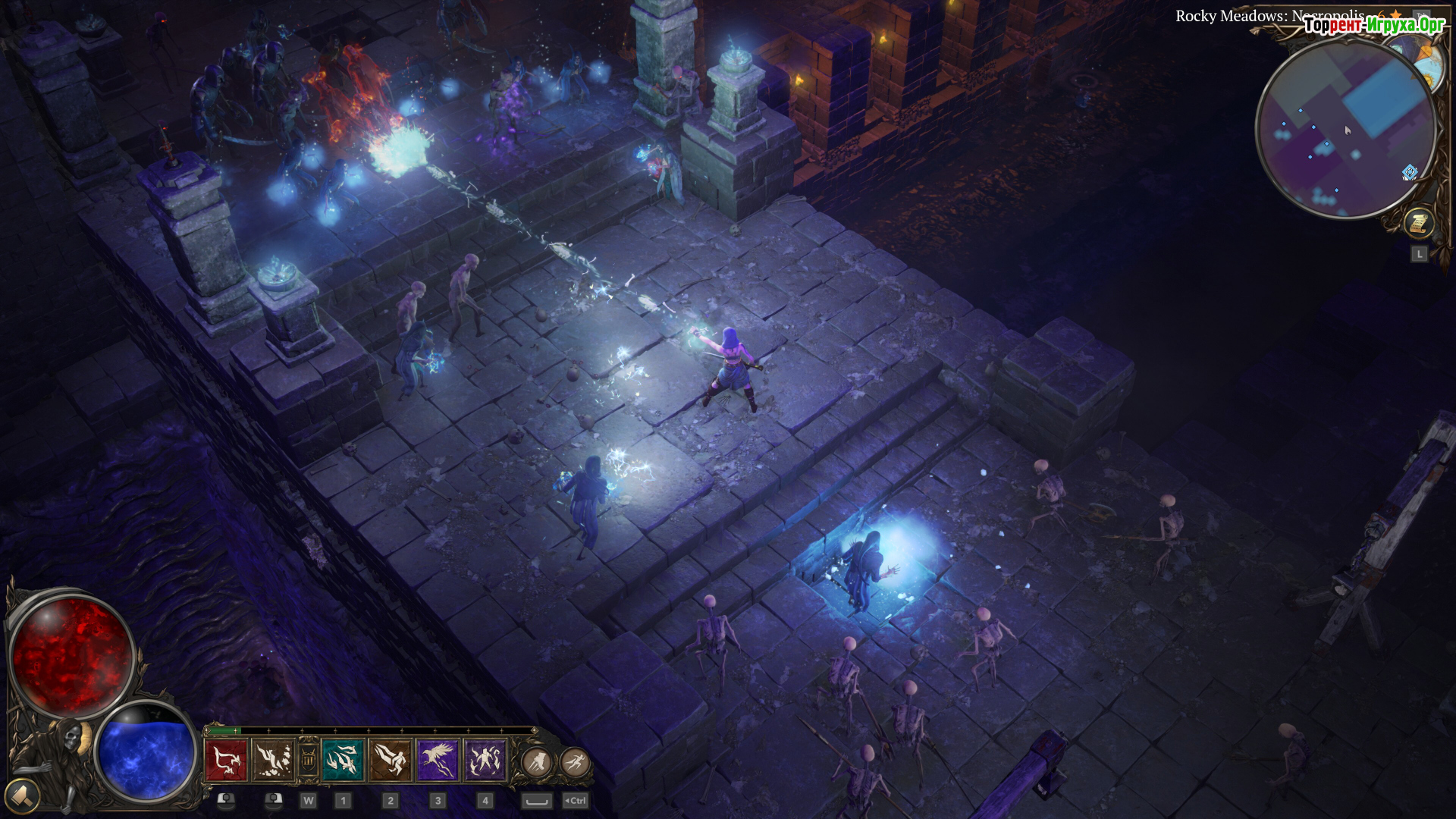The height and width of the screenshot is (819, 1456).
Task: Click the Торрент-Игруха.Орг watermark
Action: [x=1374, y=25]
